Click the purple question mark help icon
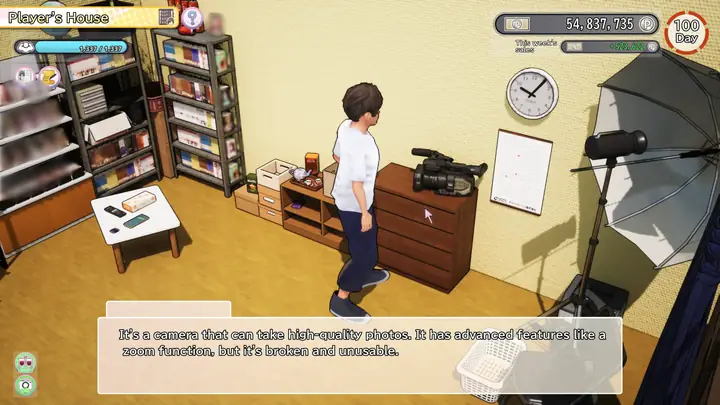 193,18
